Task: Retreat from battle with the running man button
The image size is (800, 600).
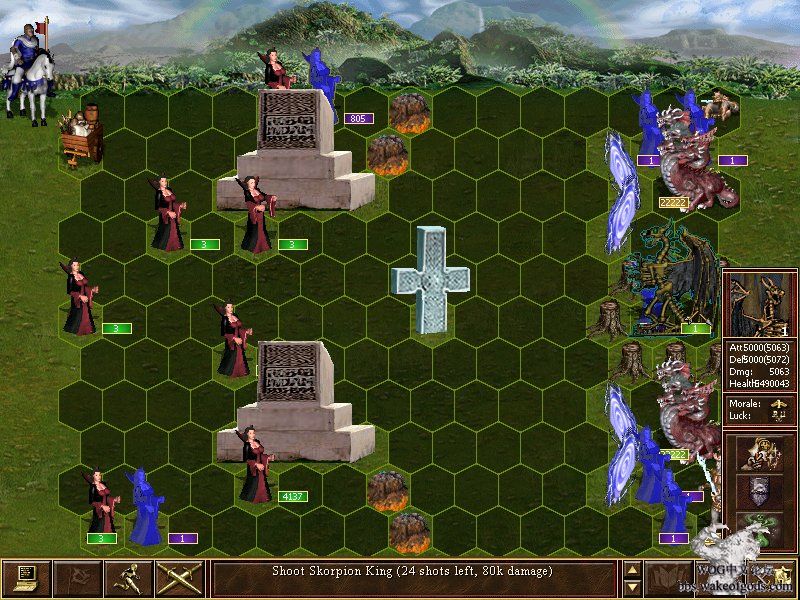Action: tap(130, 579)
